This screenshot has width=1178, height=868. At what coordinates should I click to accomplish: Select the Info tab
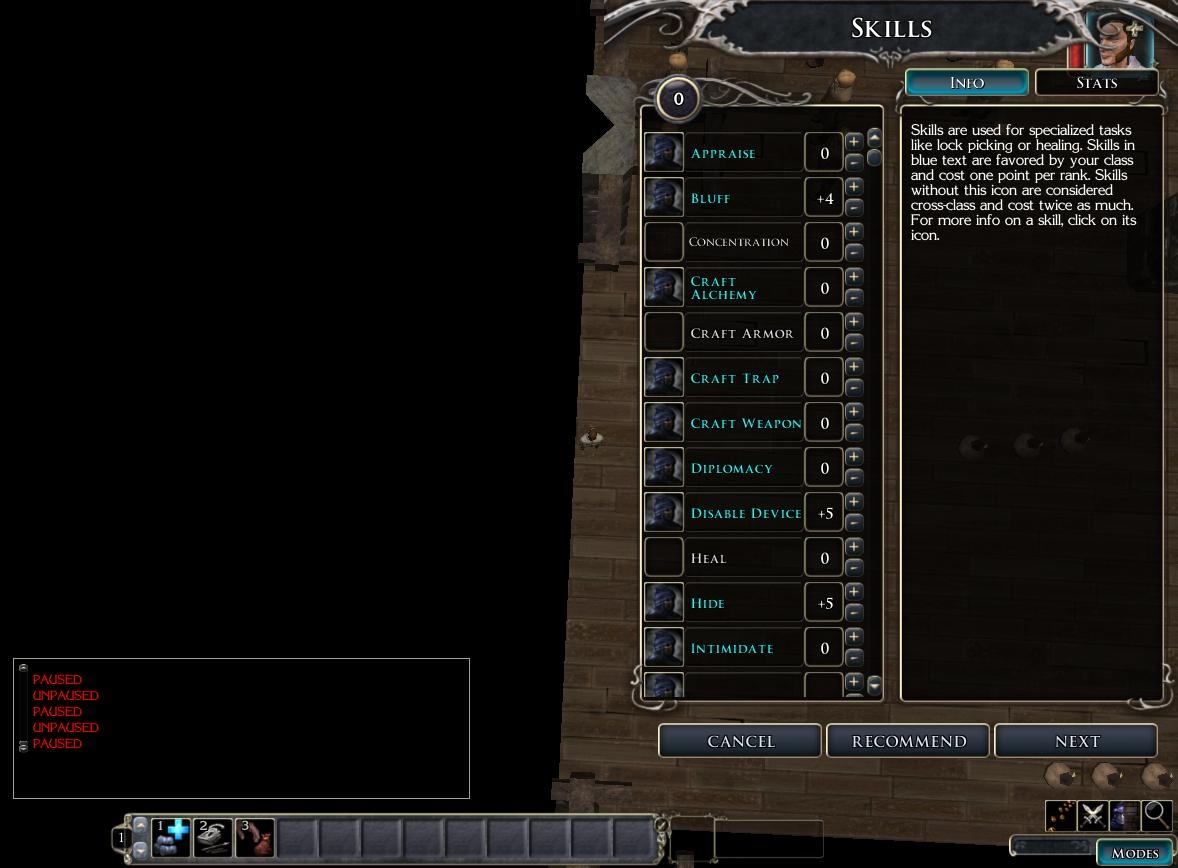(x=966, y=82)
